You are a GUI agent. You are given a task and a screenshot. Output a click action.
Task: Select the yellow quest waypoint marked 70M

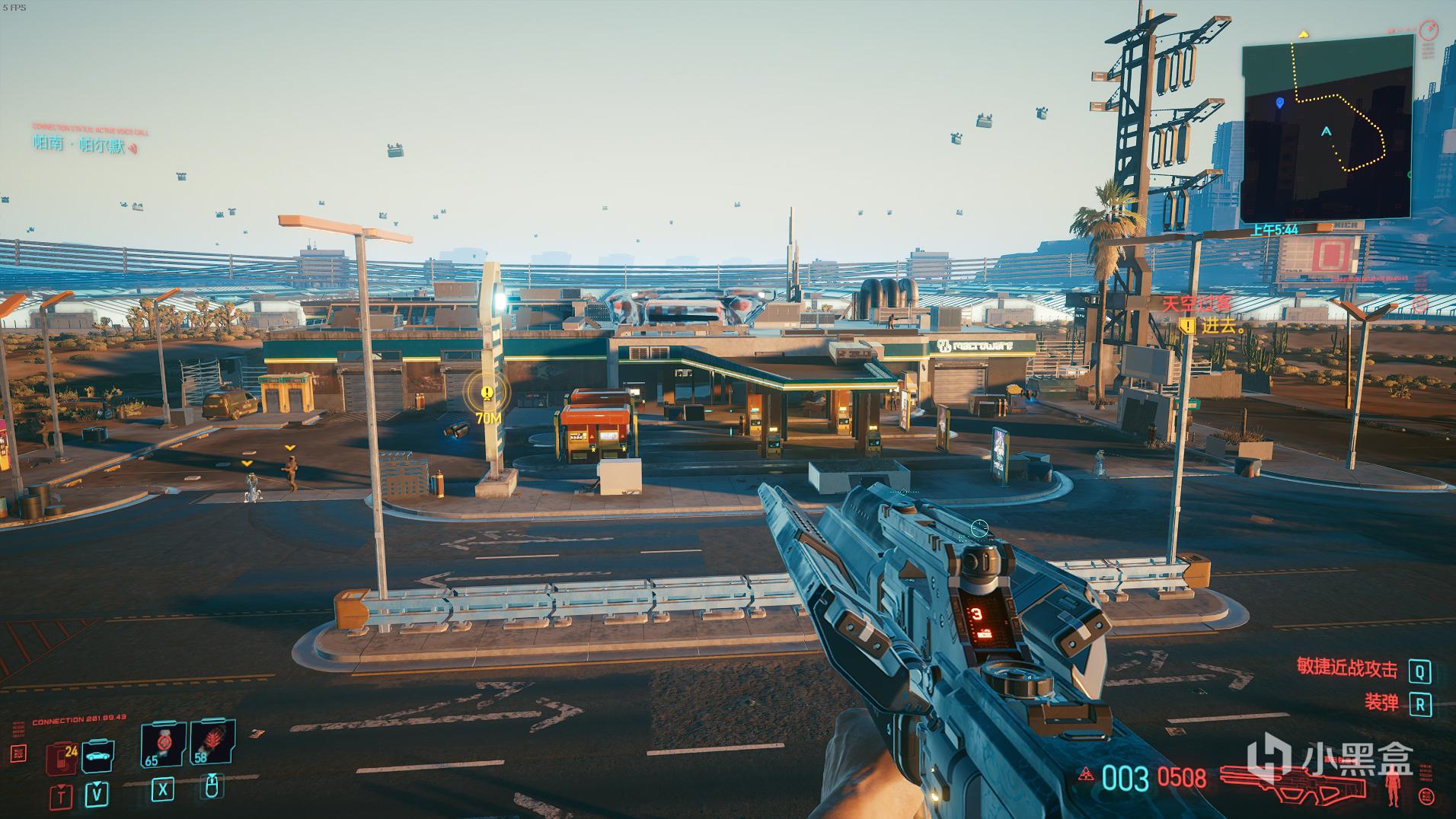pos(487,394)
